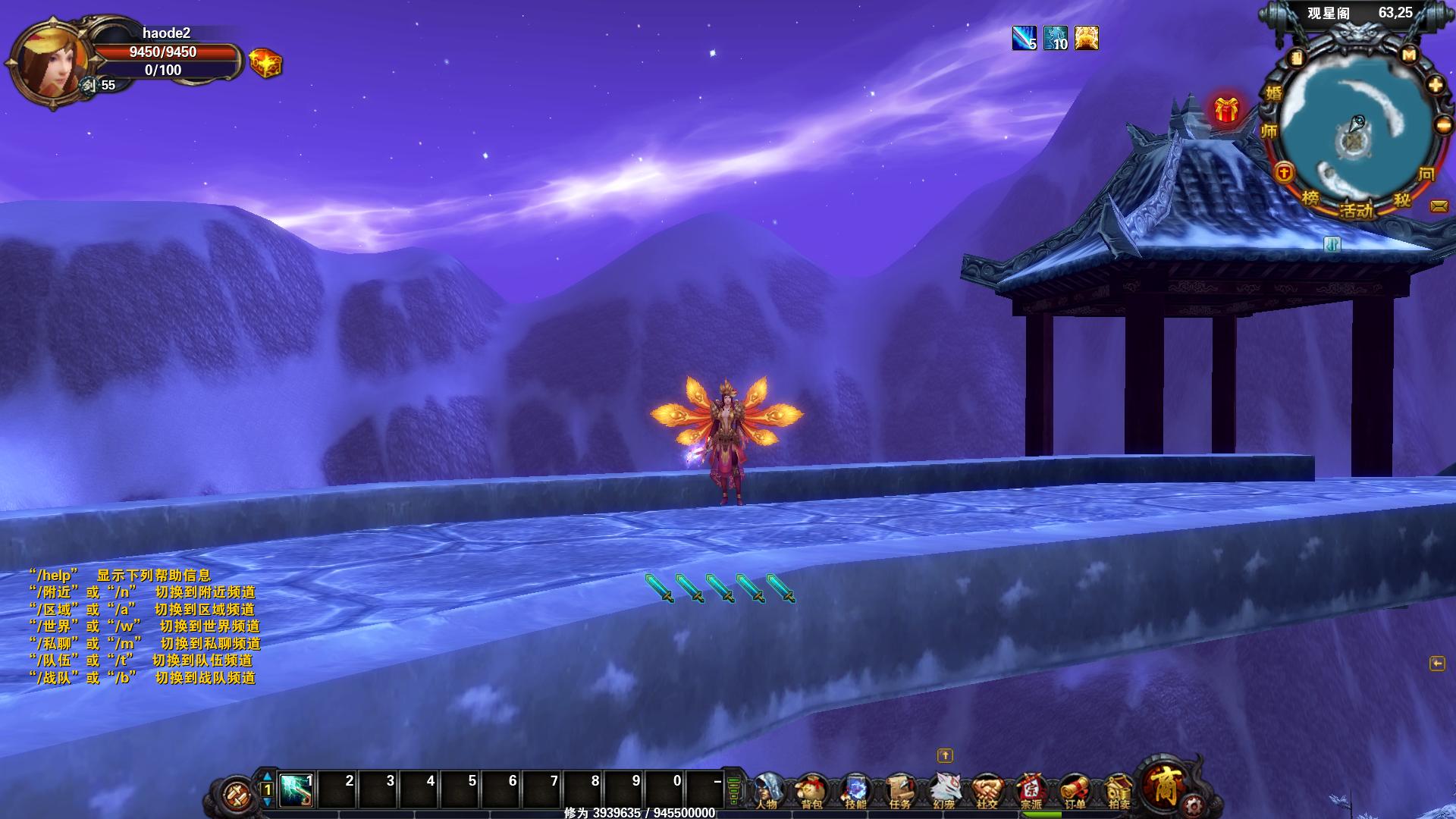
Task: Click the red gift box icon
Action: click(x=1226, y=111)
